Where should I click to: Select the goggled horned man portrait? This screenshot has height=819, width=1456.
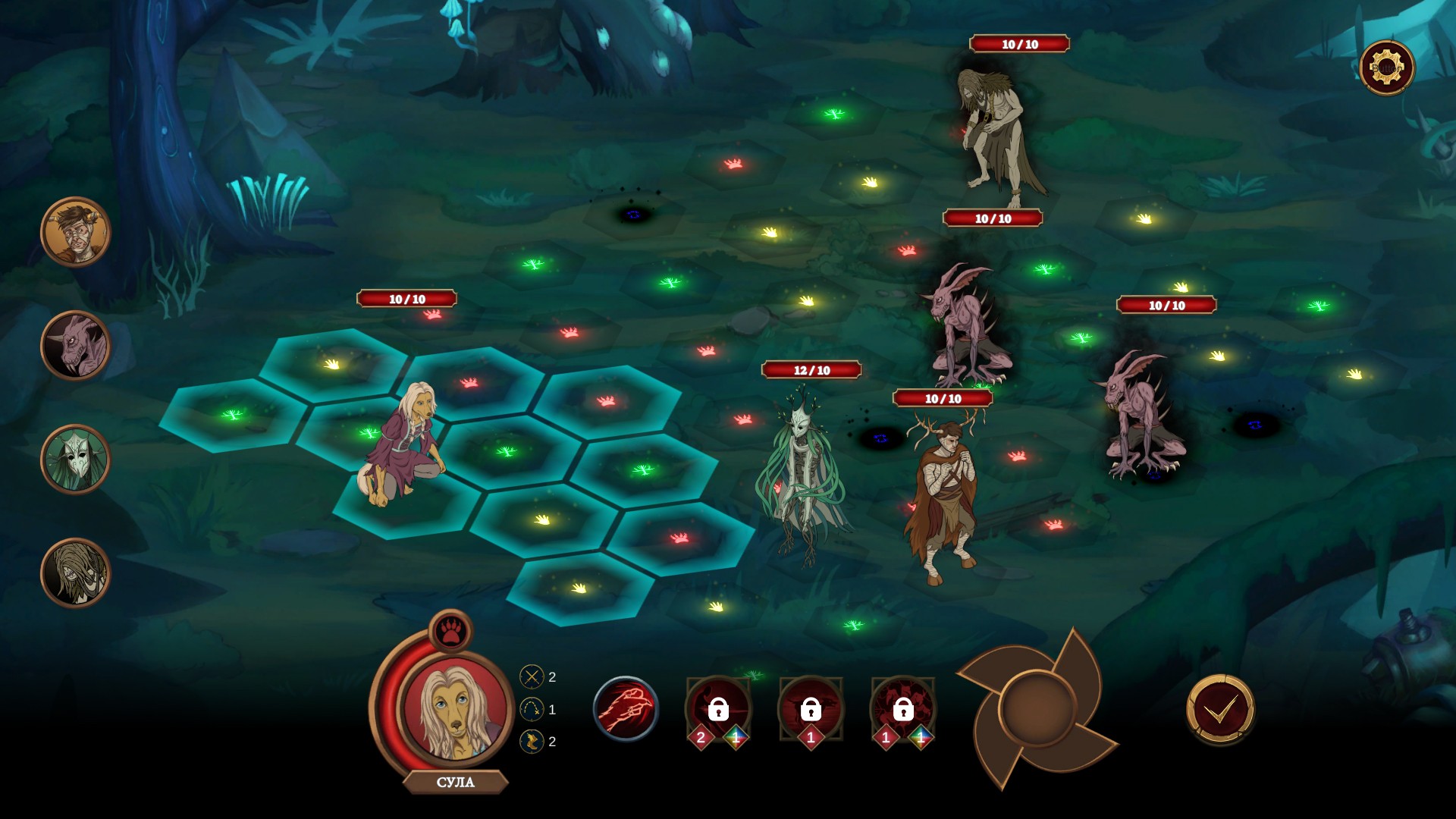pos(76,232)
